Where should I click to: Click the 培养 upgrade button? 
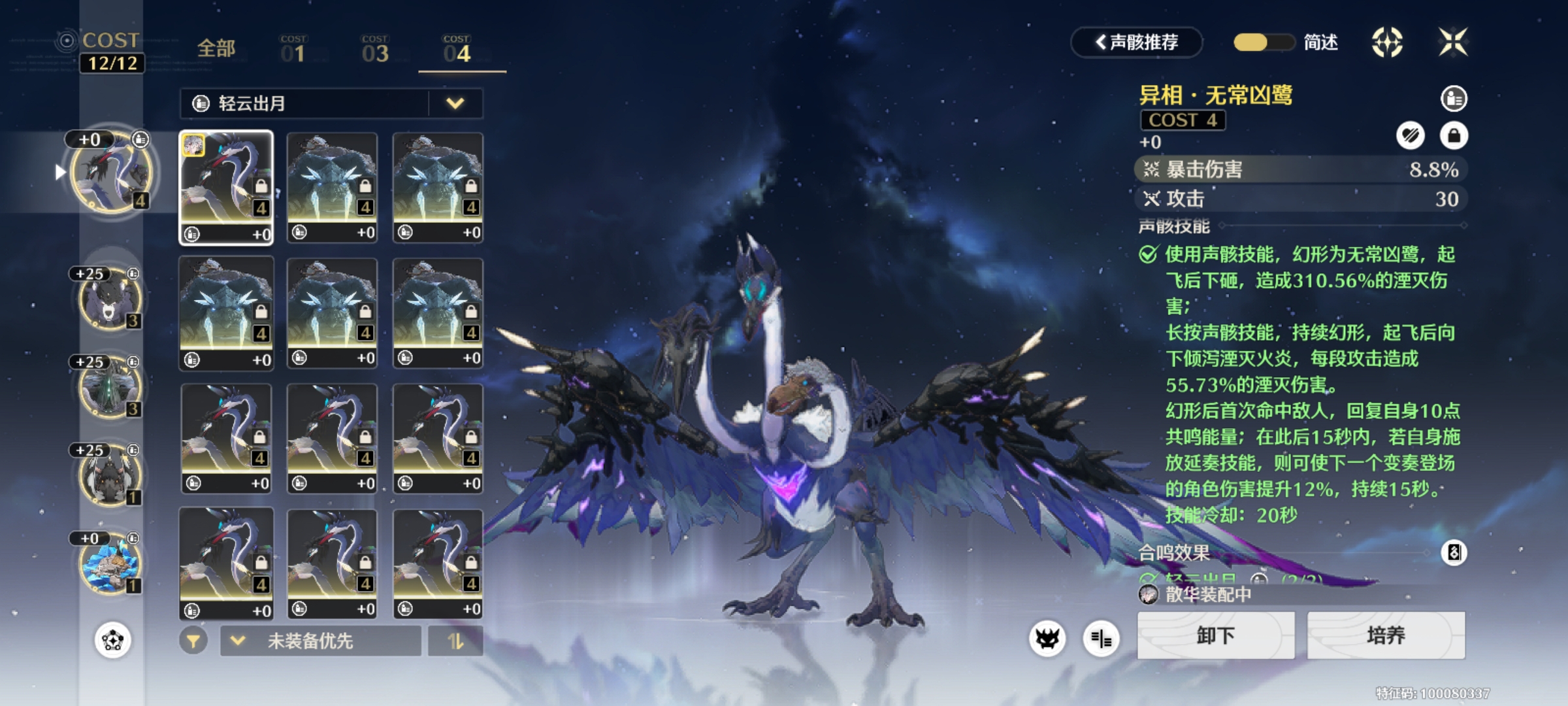1386,635
